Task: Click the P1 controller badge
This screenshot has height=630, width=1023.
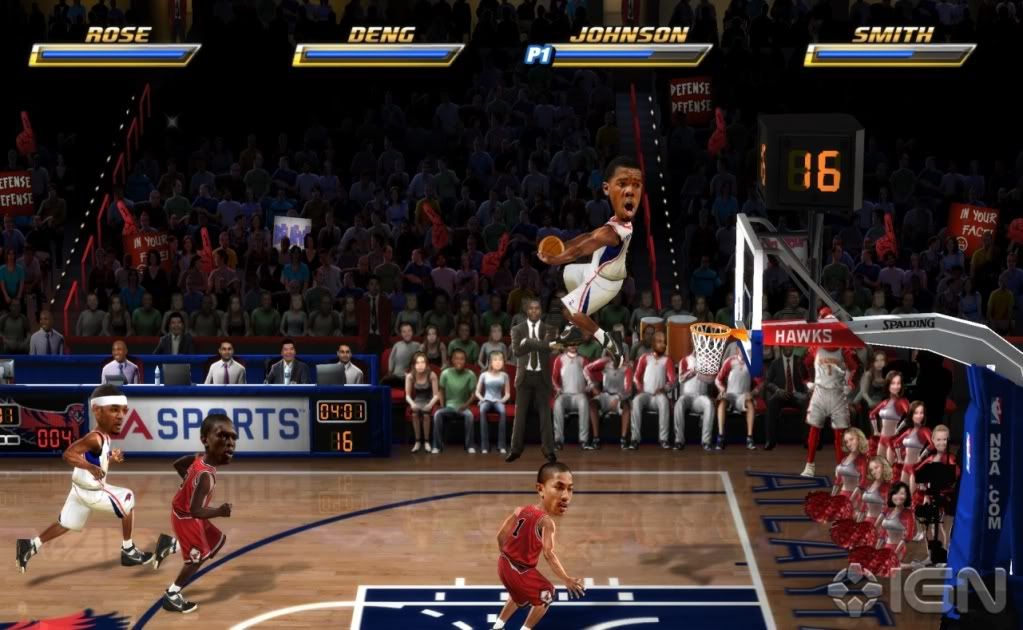Action: coord(539,55)
